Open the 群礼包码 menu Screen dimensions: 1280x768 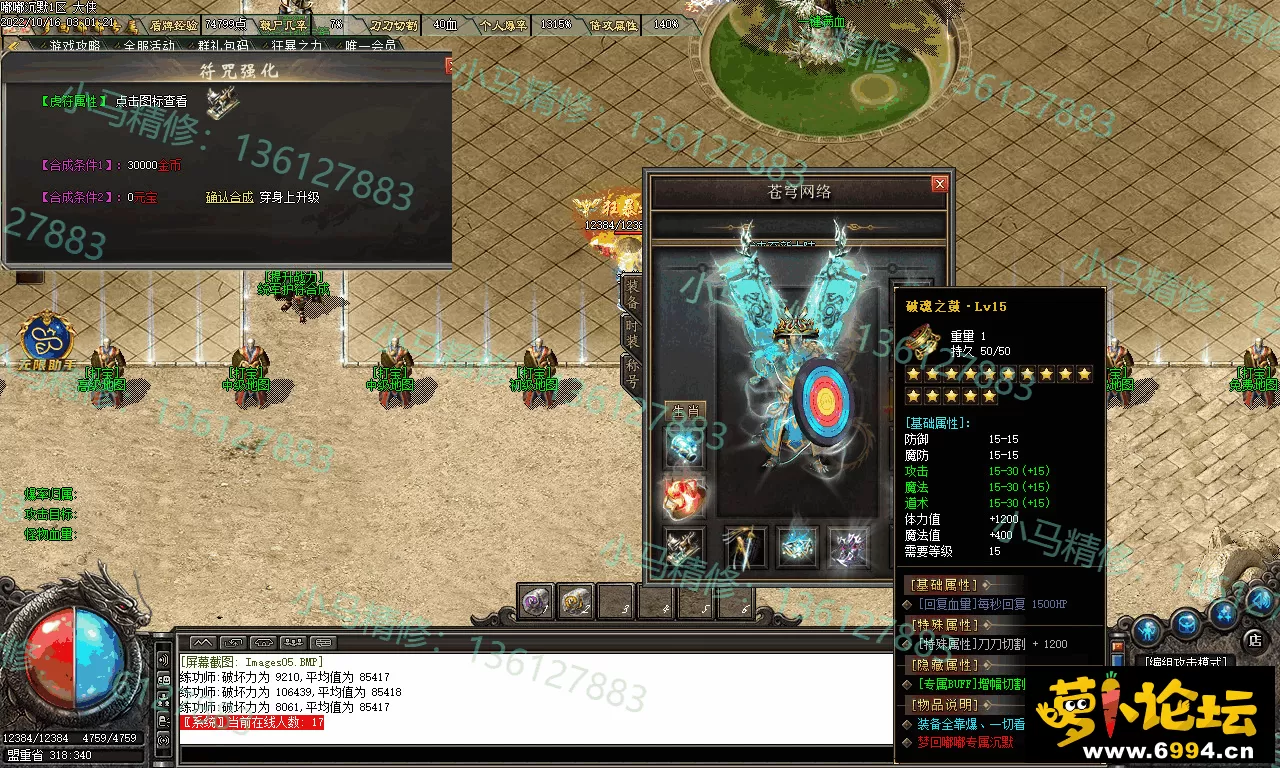pos(223,45)
